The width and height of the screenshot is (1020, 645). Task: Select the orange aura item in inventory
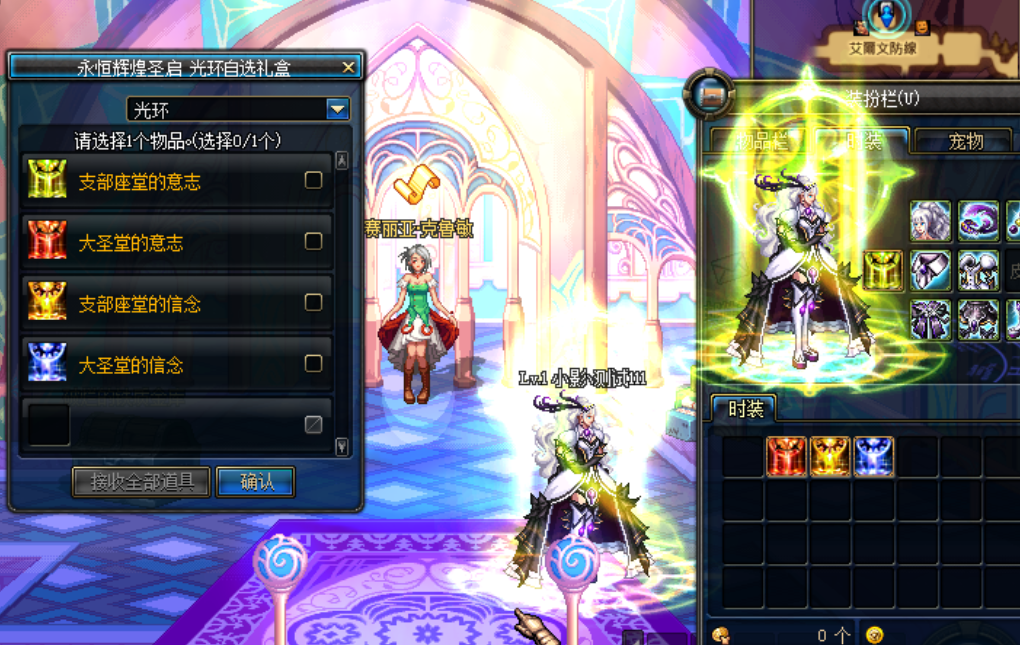click(830, 456)
